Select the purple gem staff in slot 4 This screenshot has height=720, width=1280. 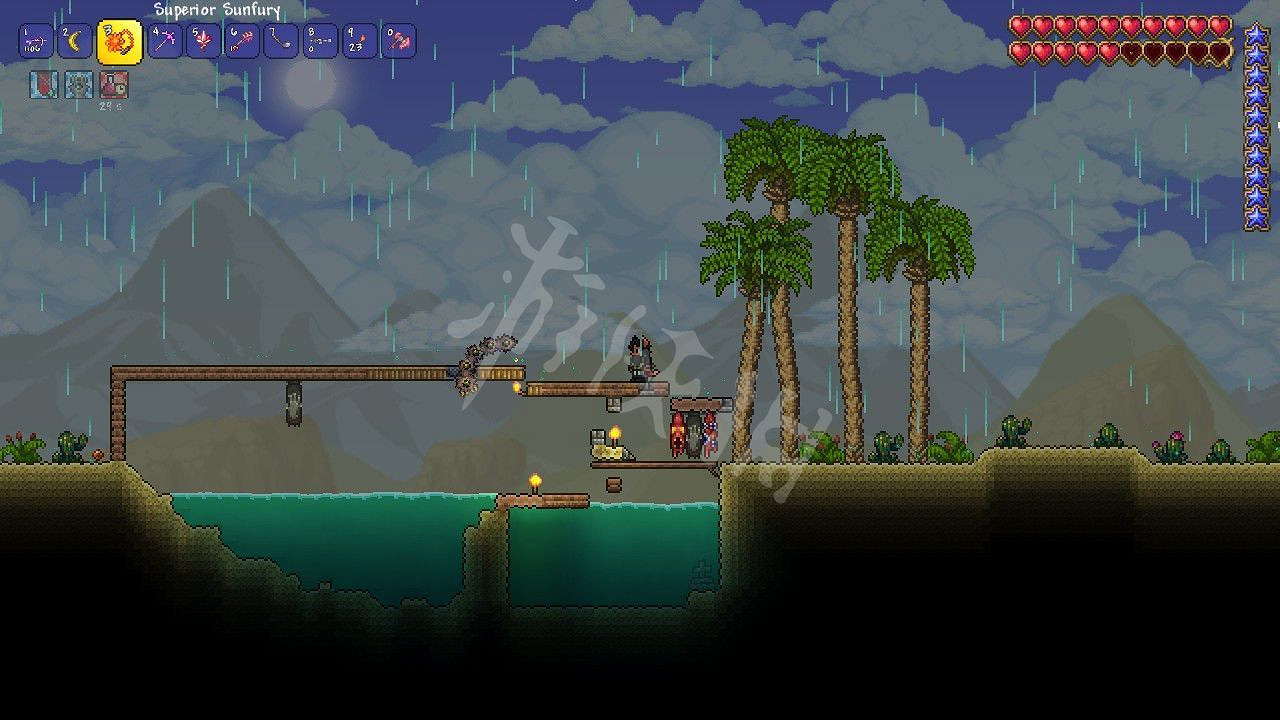click(164, 40)
